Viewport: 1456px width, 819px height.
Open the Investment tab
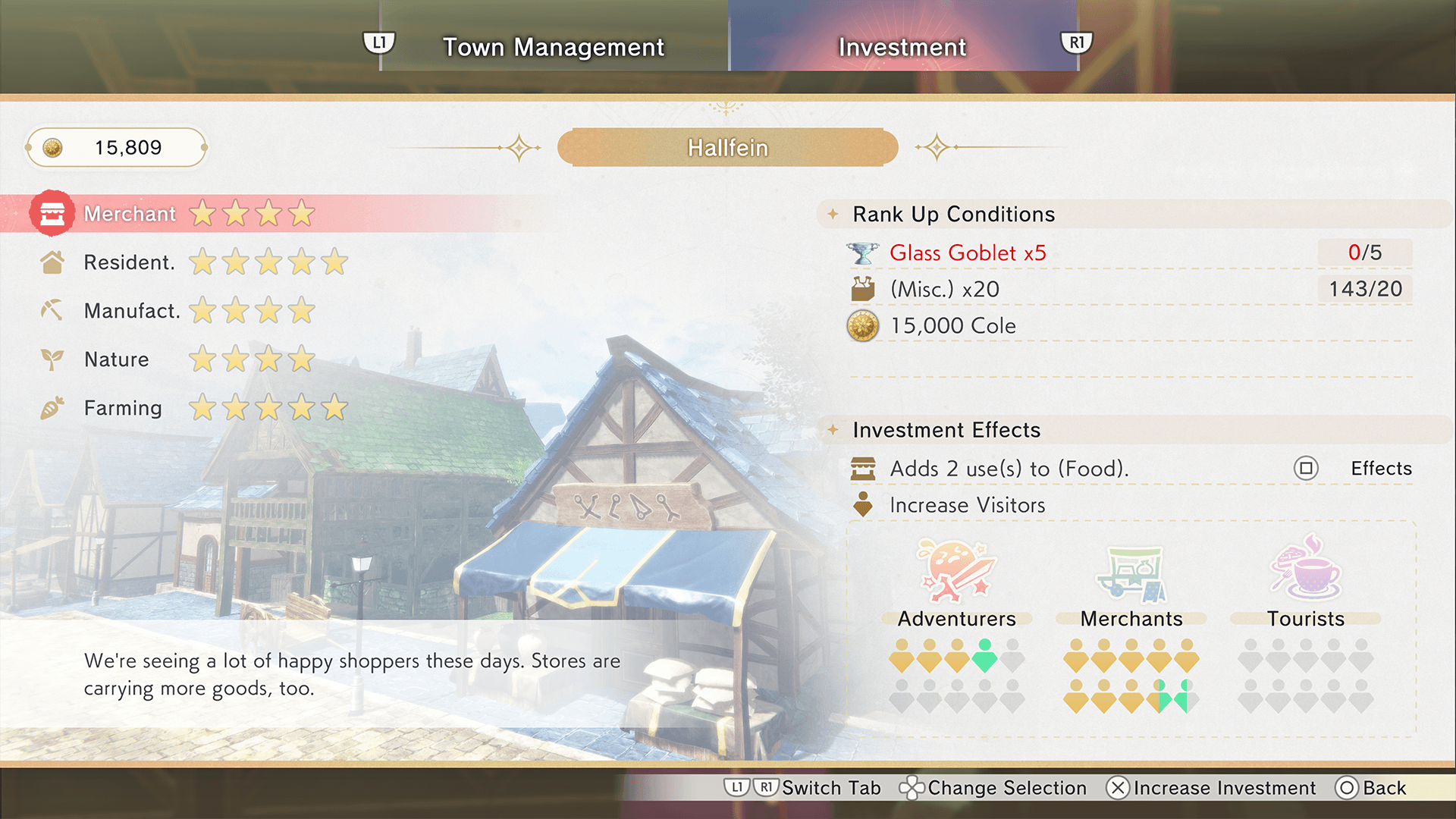(902, 47)
